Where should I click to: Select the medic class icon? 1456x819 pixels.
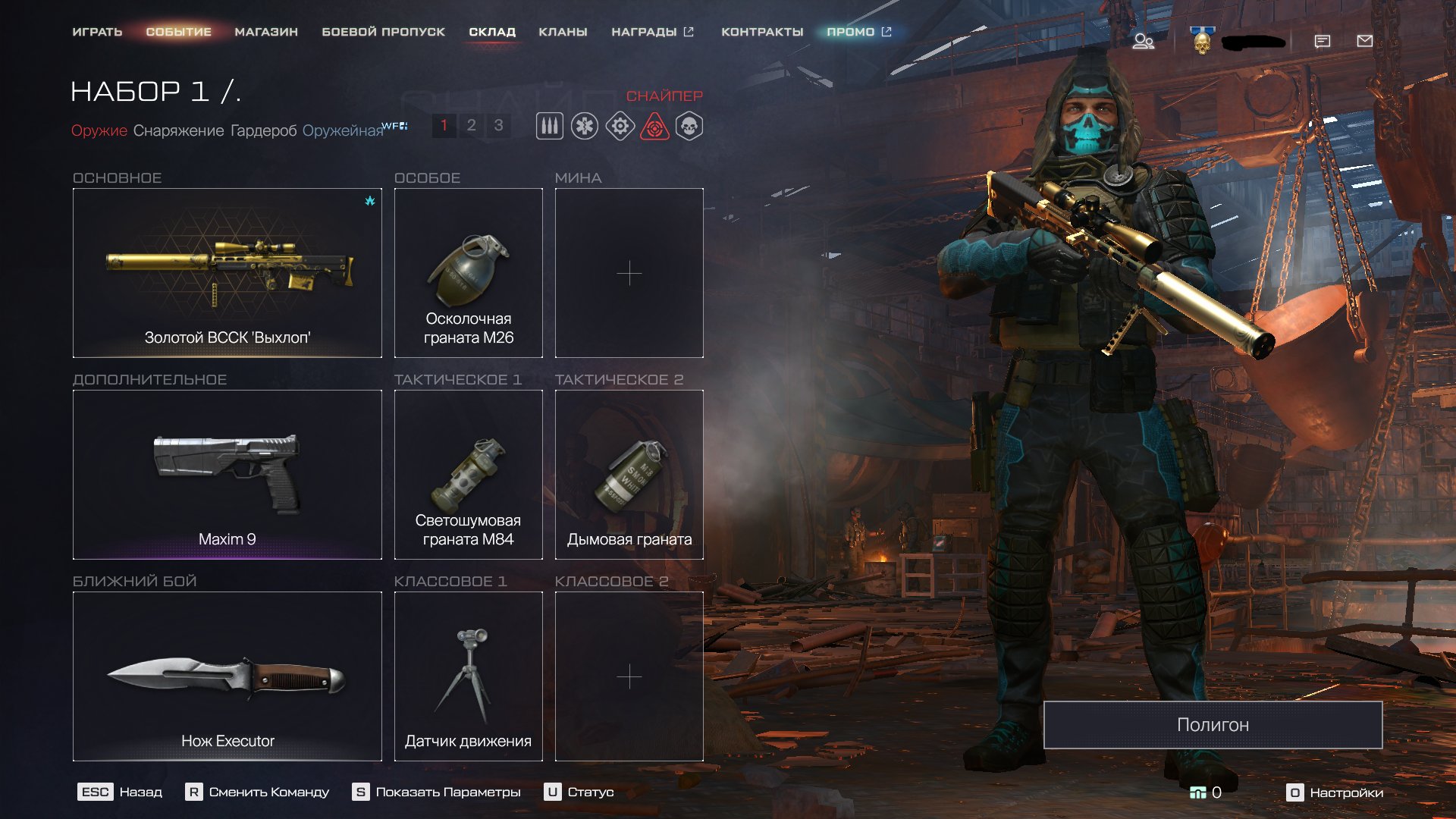585,126
